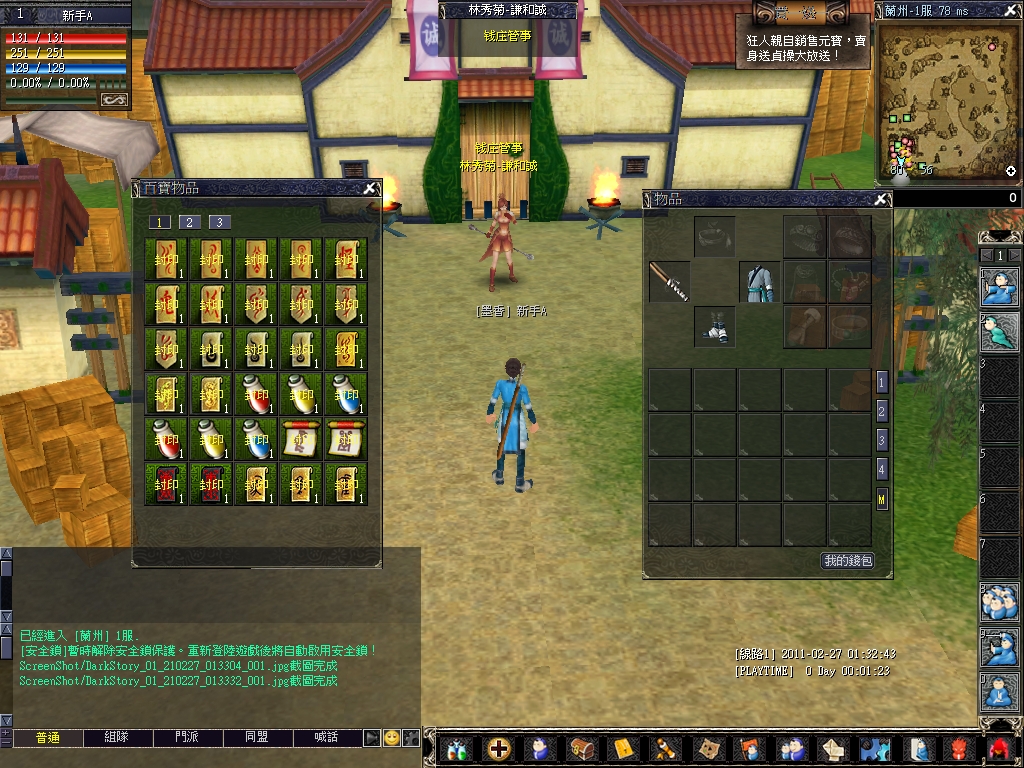Switch to page 2 of 百寶物品
Viewport: 1024px width, 768px height.
pyautogui.click(x=190, y=222)
